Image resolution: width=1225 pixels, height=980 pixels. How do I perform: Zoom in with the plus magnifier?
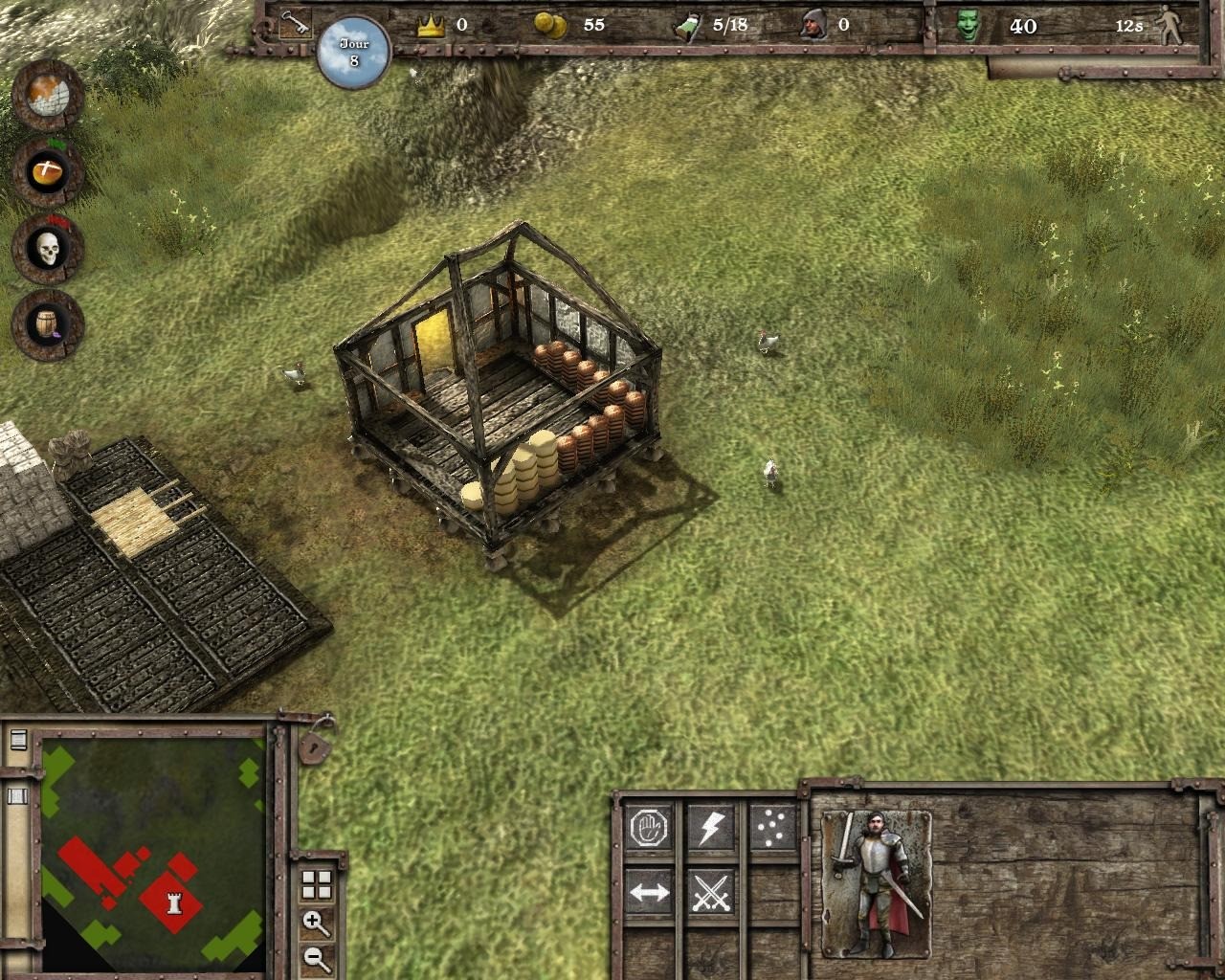pos(316,923)
